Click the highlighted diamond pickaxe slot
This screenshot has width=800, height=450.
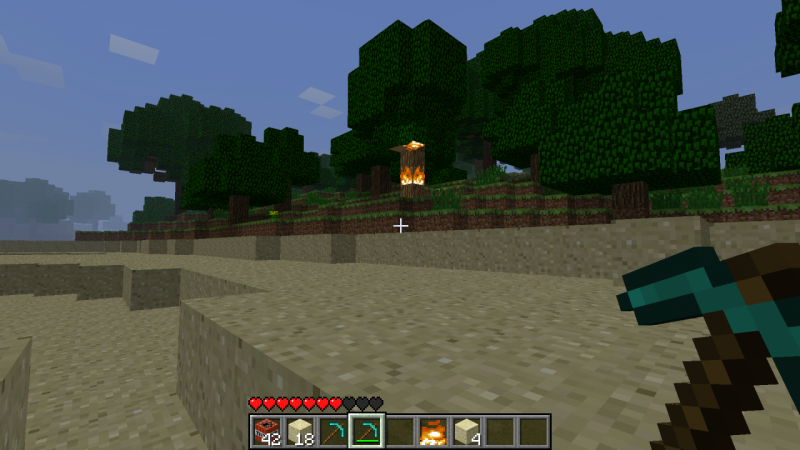point(366,431)
